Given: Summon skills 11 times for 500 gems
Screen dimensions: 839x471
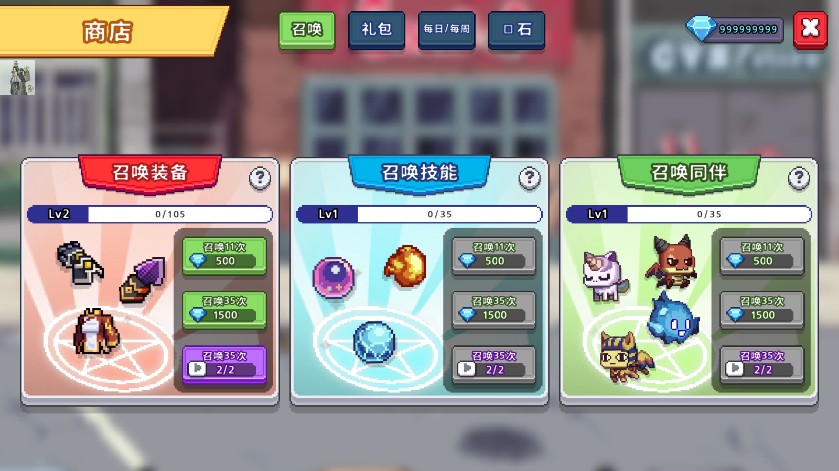Looking at the screenshot, I should [x=493, y=255].
